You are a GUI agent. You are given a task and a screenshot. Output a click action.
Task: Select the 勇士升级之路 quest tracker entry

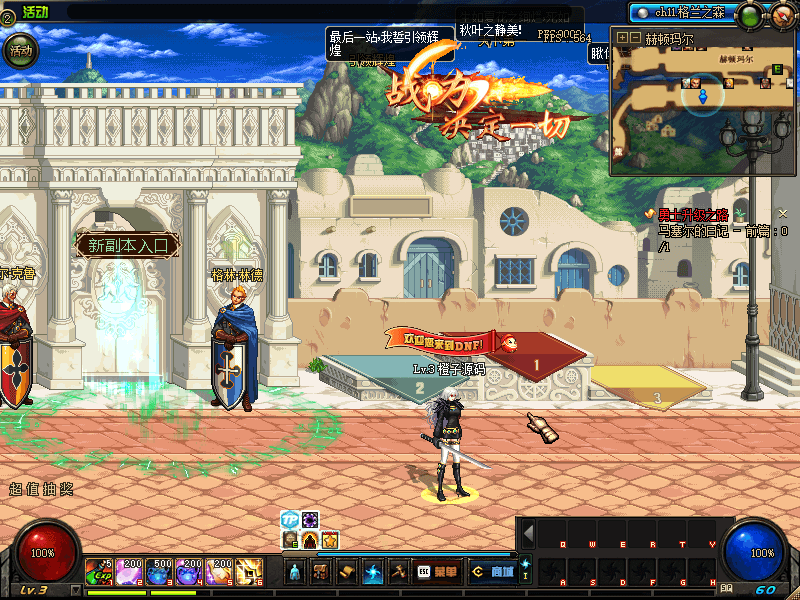pos(693,214)
